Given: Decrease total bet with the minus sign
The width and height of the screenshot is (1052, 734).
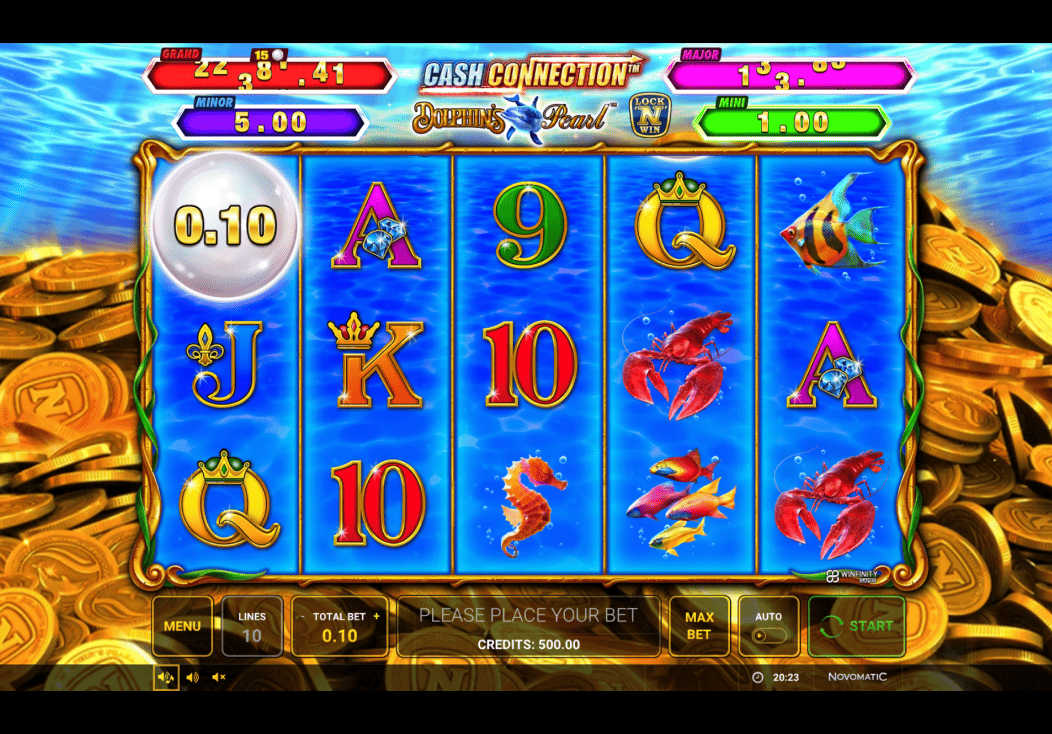Looking at the screenshot, I should [x=302, y=617].
